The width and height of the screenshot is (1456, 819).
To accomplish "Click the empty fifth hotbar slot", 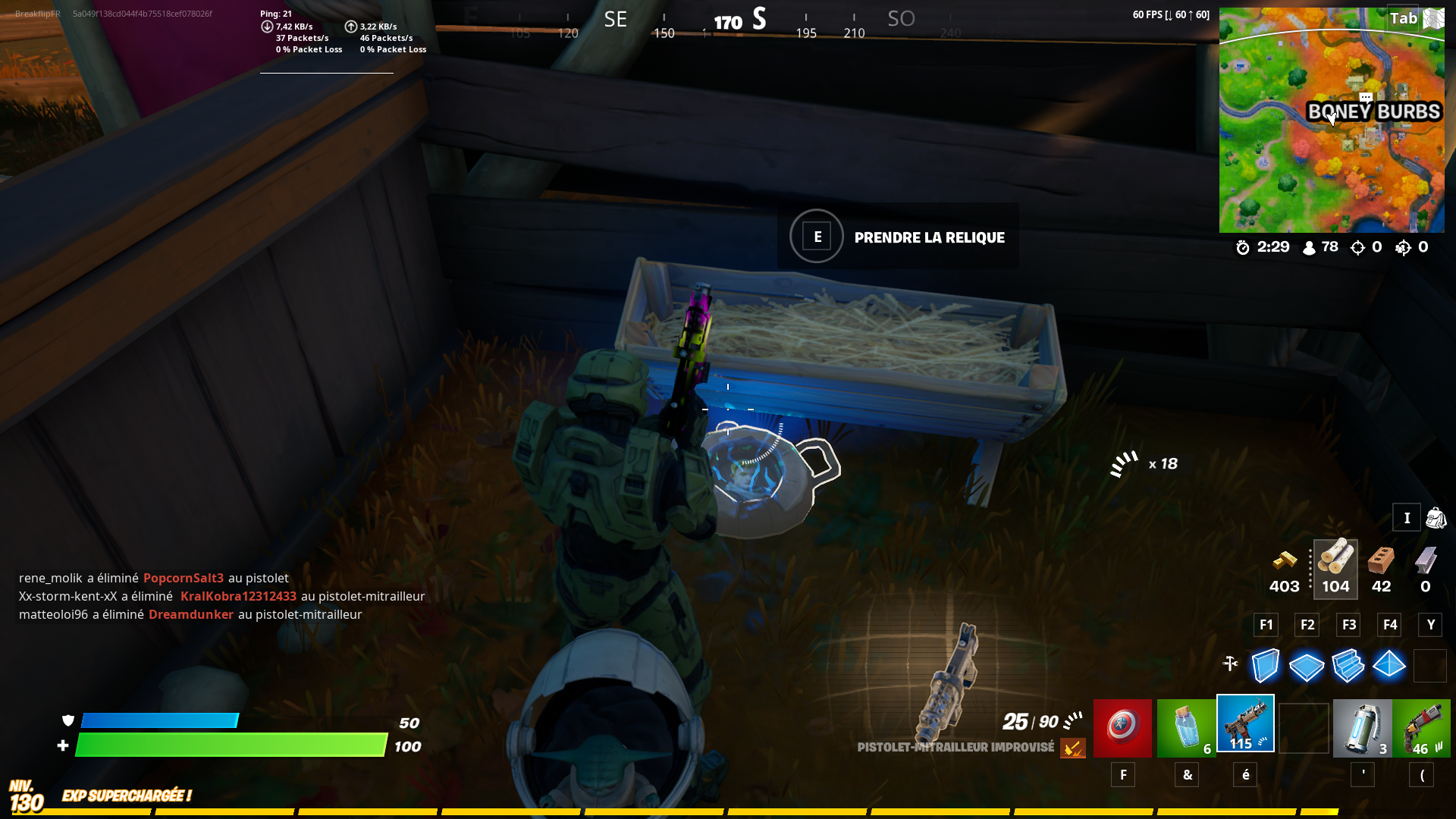I will [x=1303, y=726].
